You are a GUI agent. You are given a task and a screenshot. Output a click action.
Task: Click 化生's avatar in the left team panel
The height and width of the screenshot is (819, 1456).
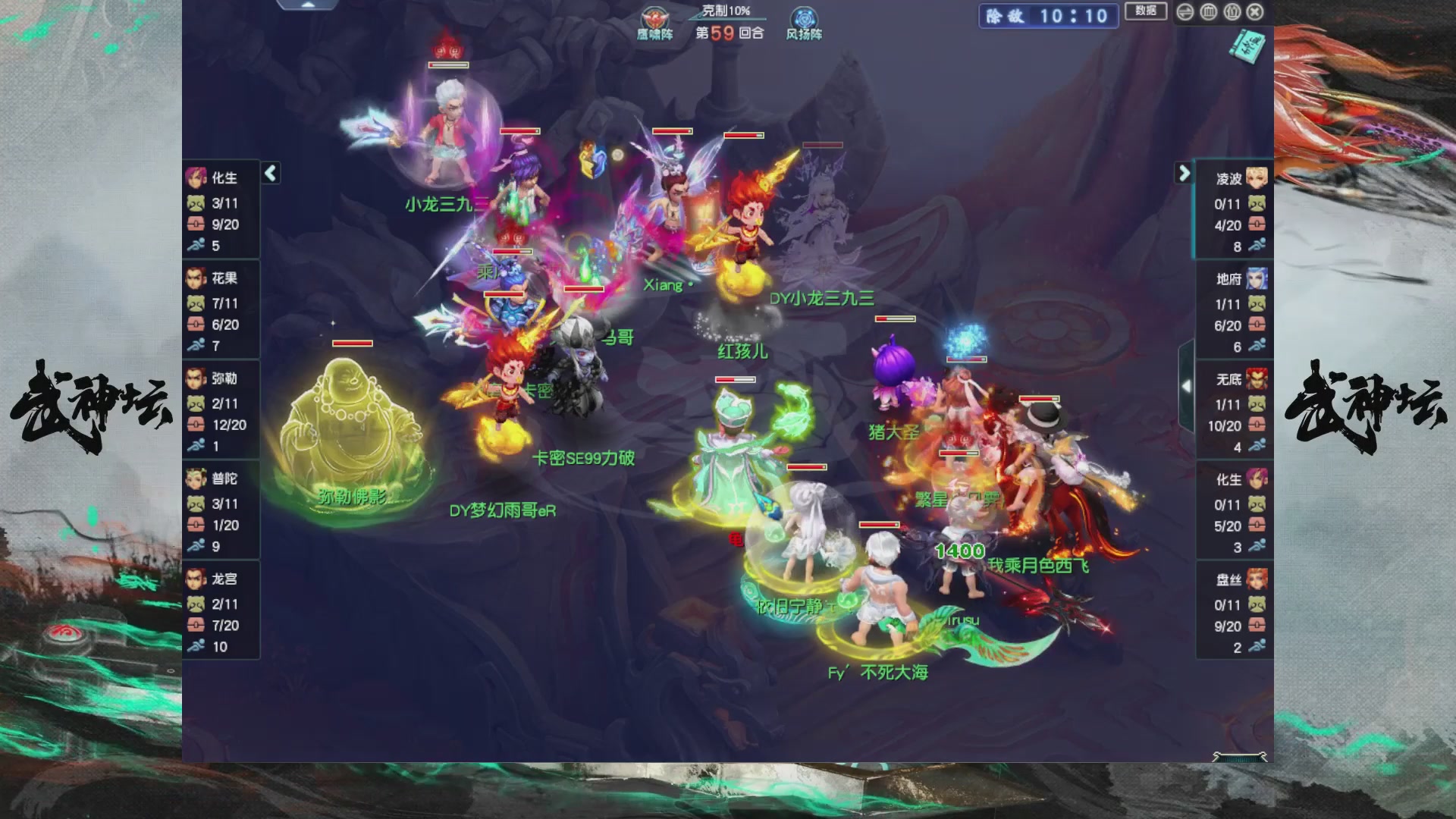(196, 176)
